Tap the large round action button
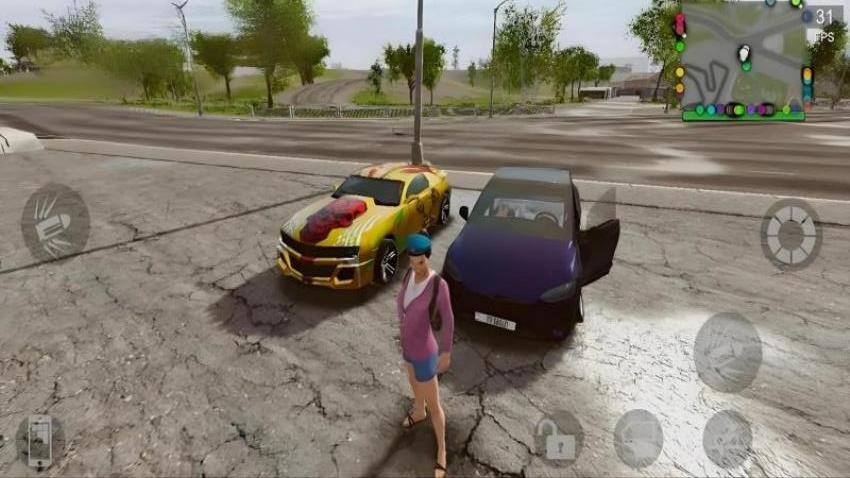 pyautogui.click(x=727, y=352)
